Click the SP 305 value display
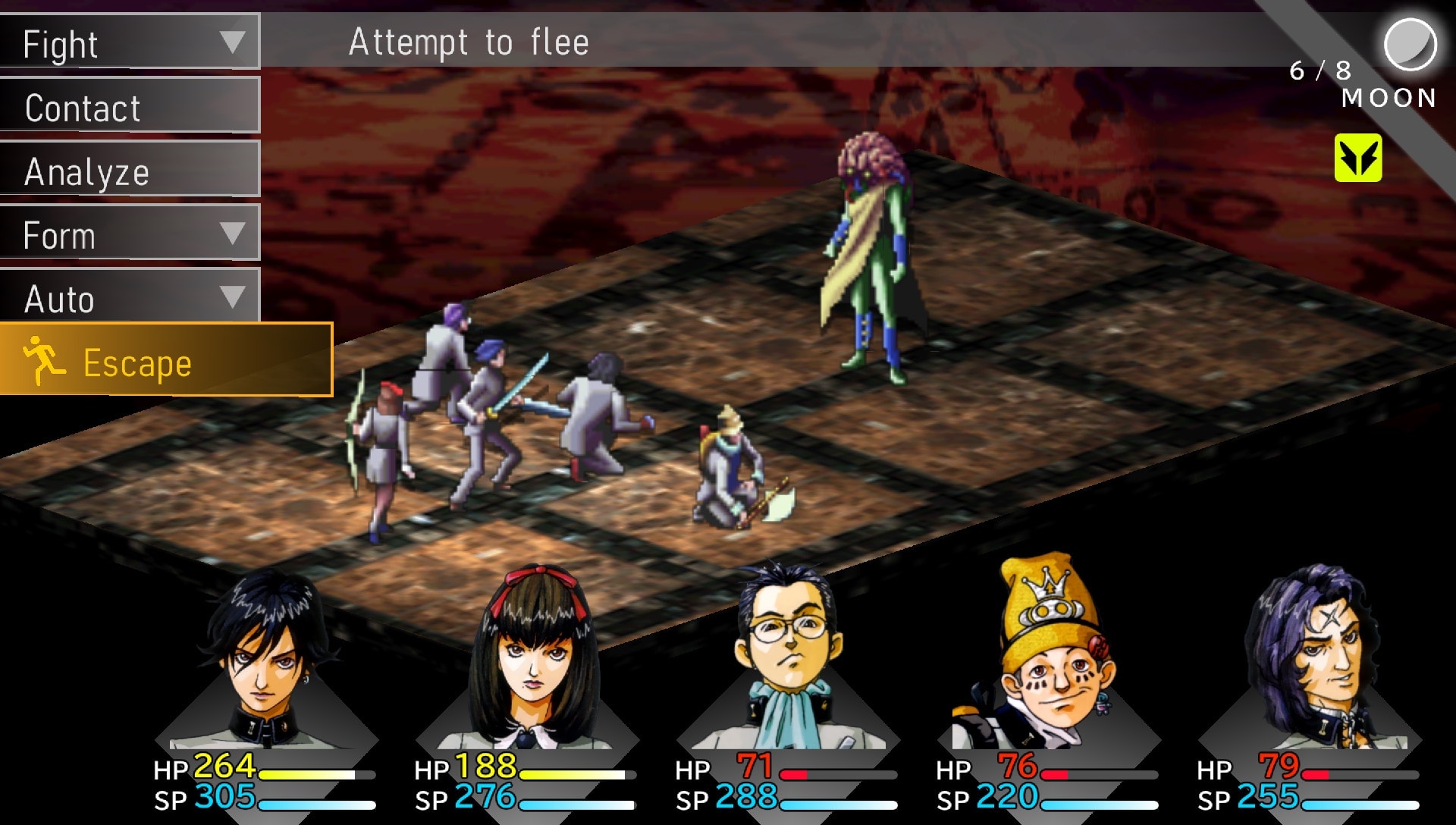This screenshot has height=825, width=1456. coord(224,798)
